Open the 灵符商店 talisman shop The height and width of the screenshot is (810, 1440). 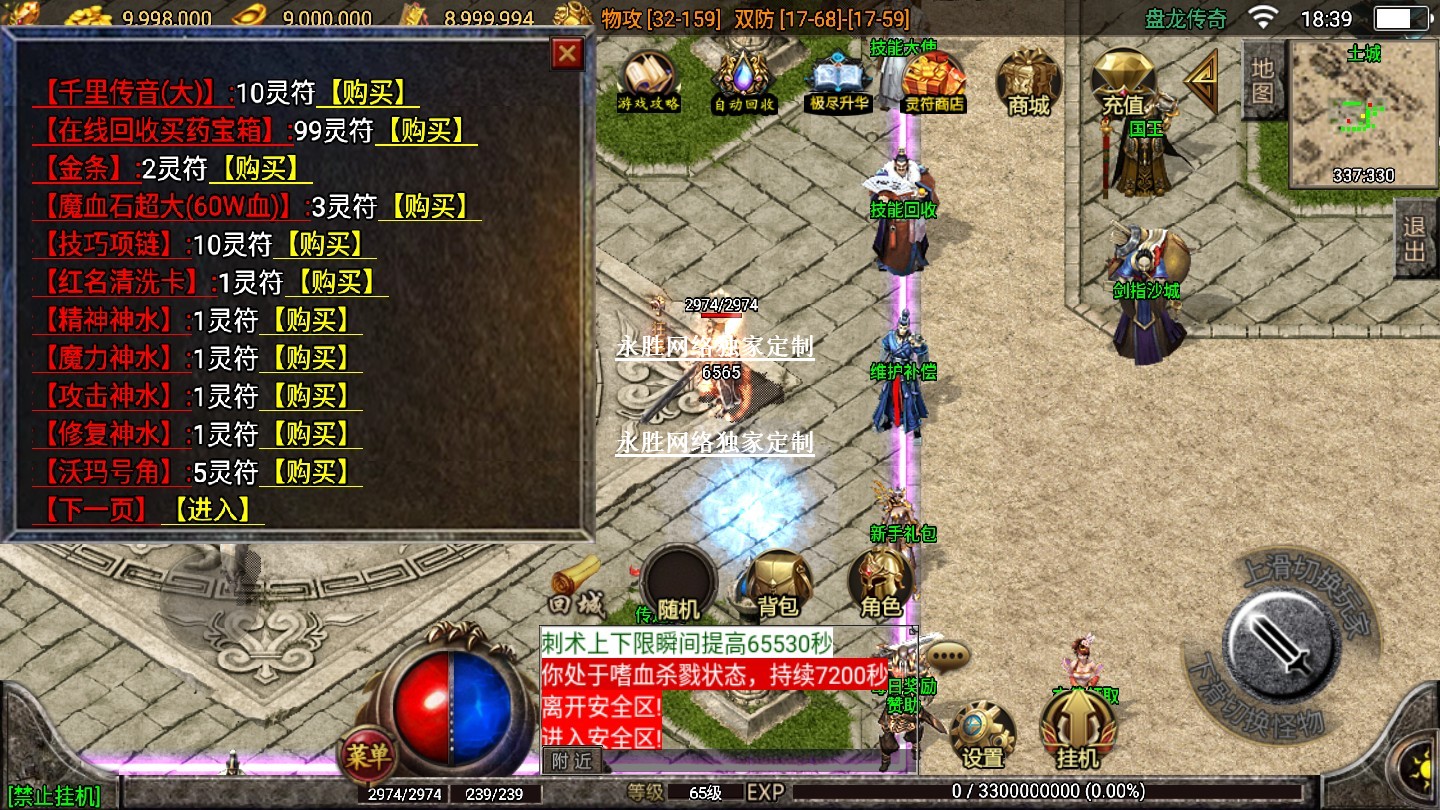pyautogui.click(x=933, y=81)
